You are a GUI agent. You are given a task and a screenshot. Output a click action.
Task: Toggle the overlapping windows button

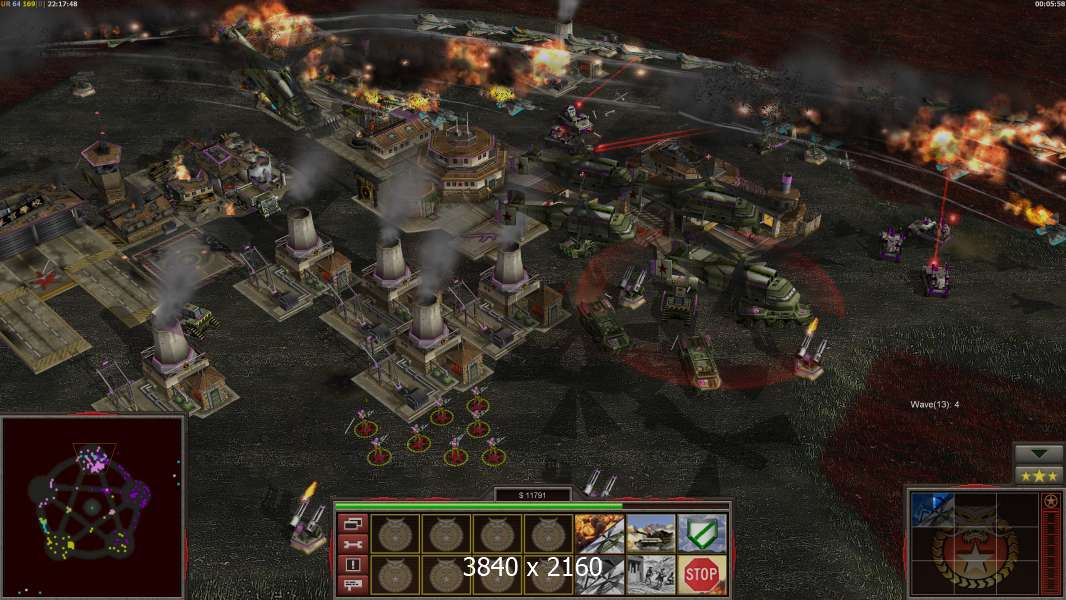(x=355, y=523)
